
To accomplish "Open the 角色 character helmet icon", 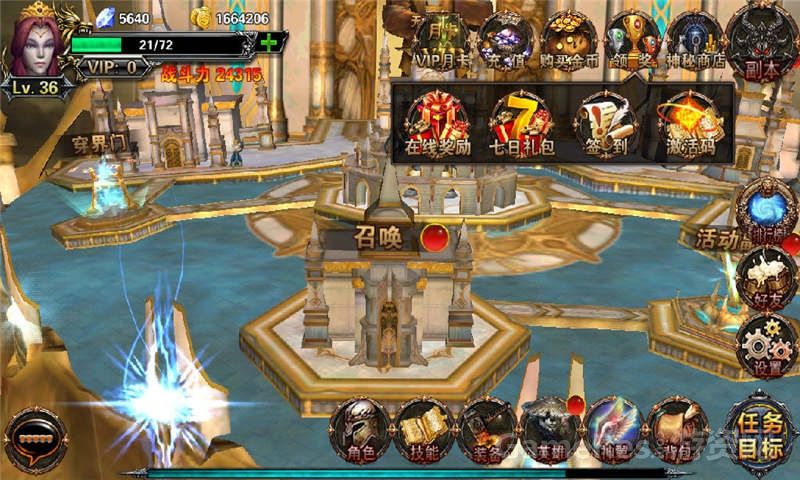I will click(x=360, y=429).
